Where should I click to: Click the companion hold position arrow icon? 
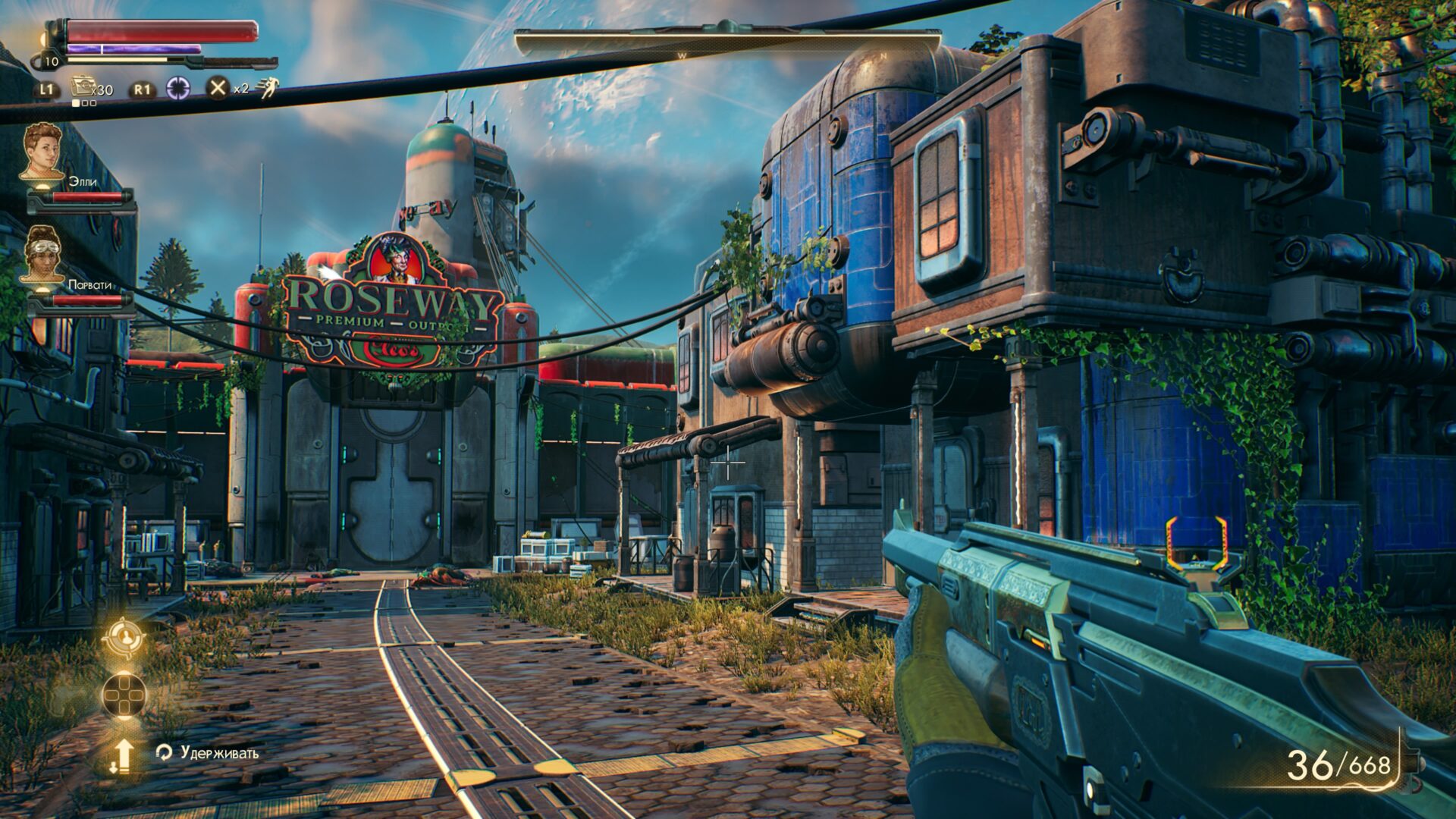[123, 755]
